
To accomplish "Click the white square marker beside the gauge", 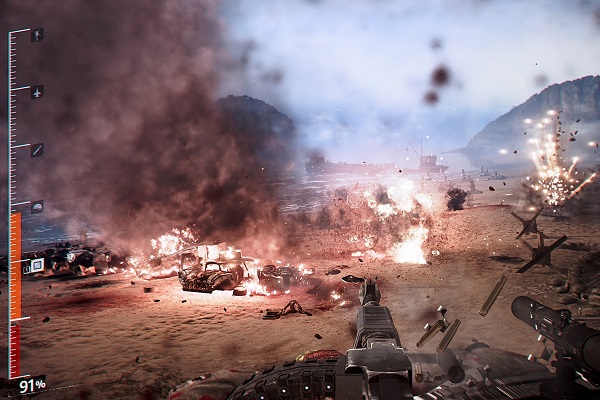I will pyautogui.click(x=38, y=266).
